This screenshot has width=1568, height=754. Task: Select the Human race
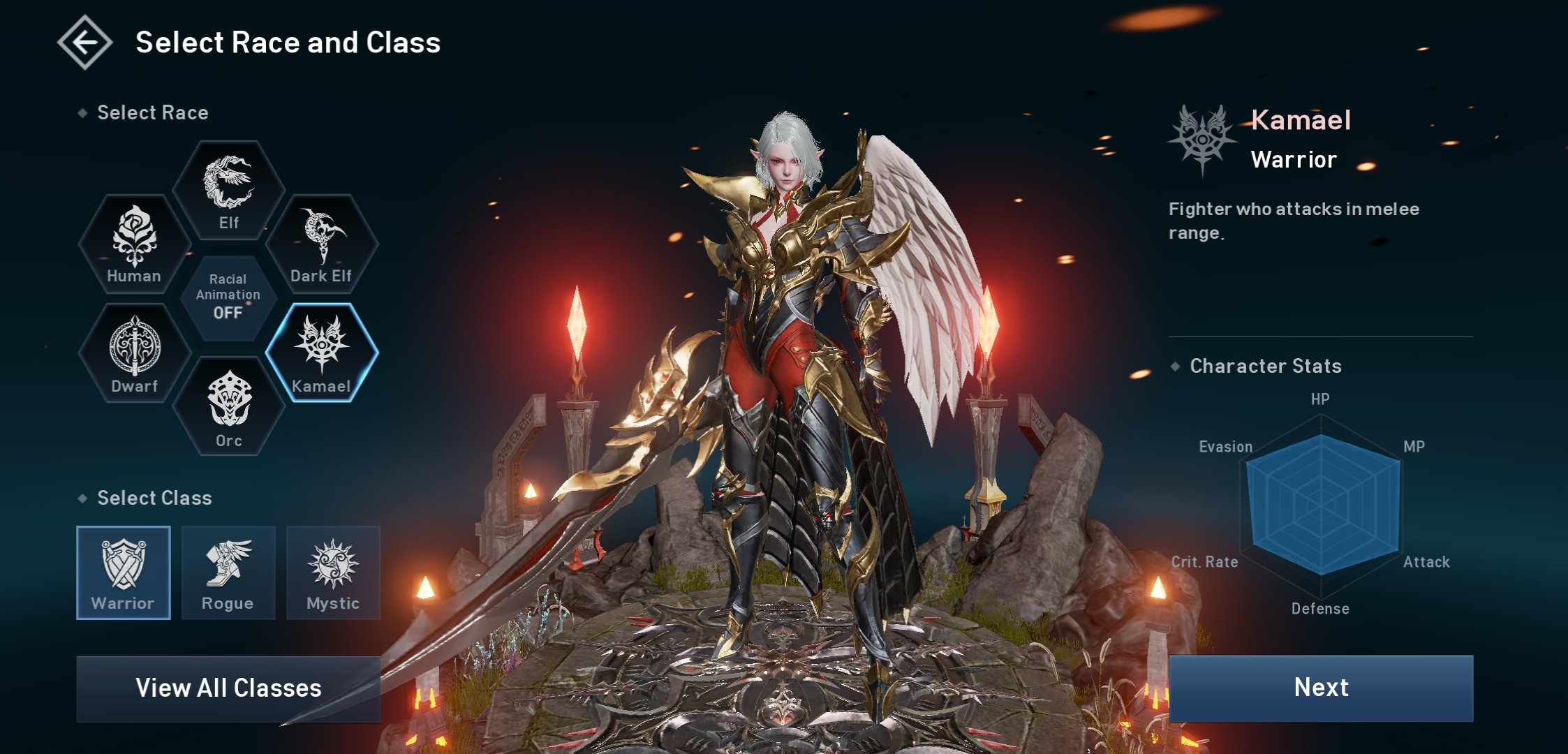point(134,244)
